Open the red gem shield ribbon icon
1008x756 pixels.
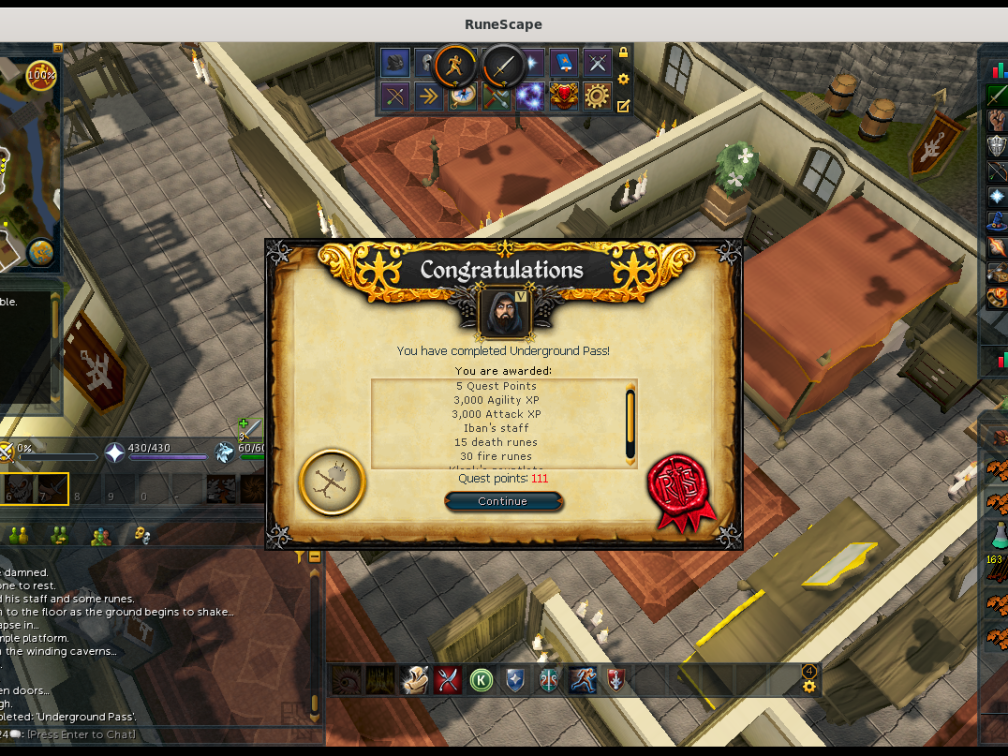pyautogui.click(x=564, y=96)
